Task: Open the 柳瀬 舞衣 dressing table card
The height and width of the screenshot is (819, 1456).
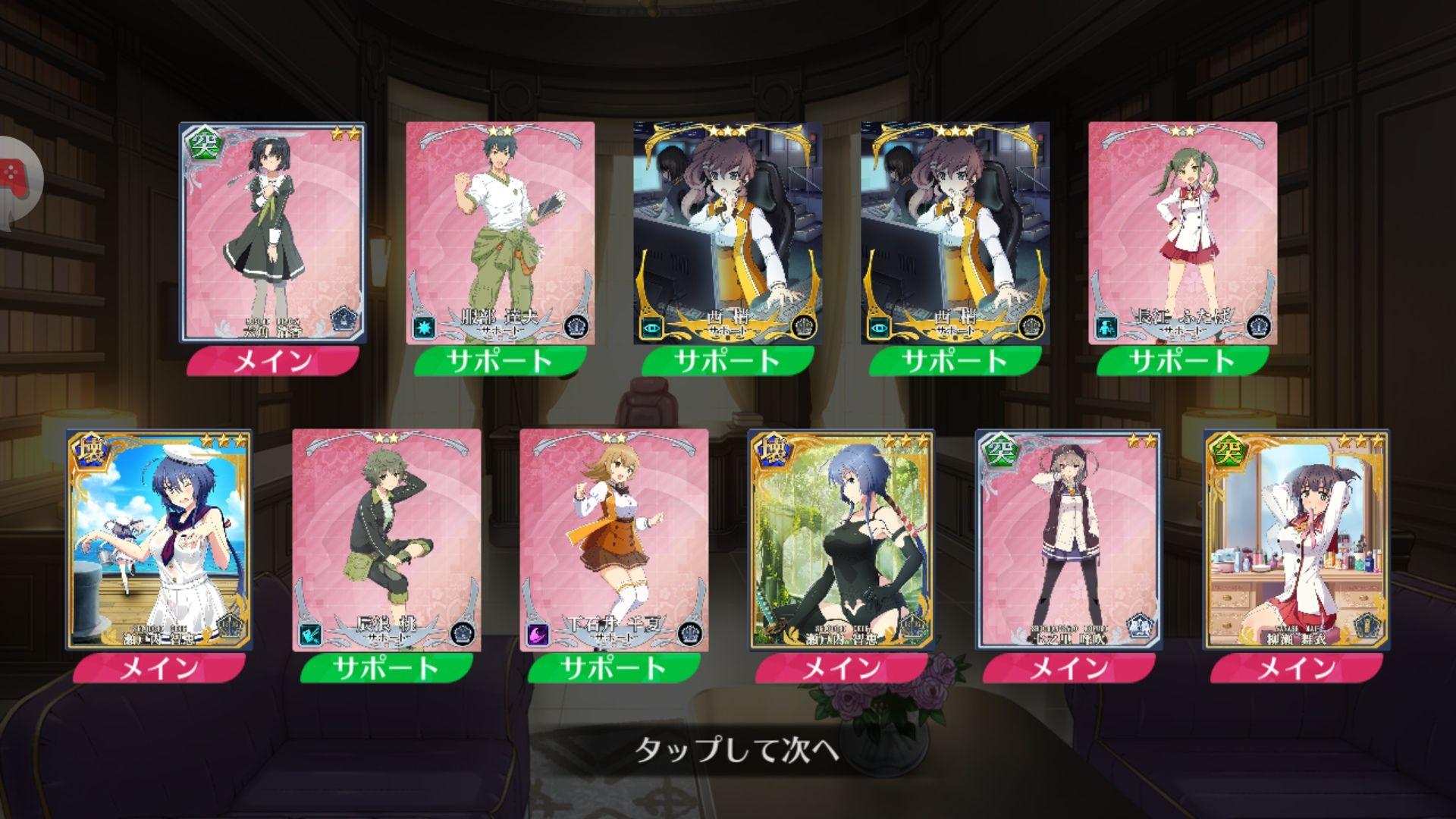Action: 1296,539
